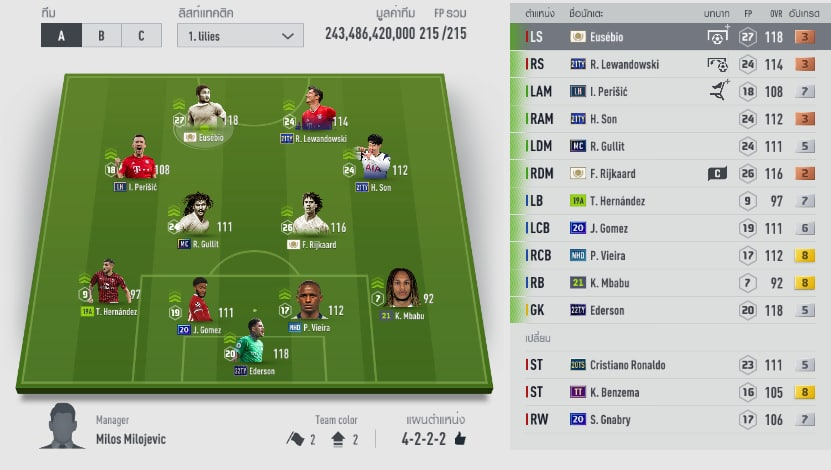Click the 4-2-2-2 formation thumbs-up icon
The image size is (831, 470).
tap(461, 438)
